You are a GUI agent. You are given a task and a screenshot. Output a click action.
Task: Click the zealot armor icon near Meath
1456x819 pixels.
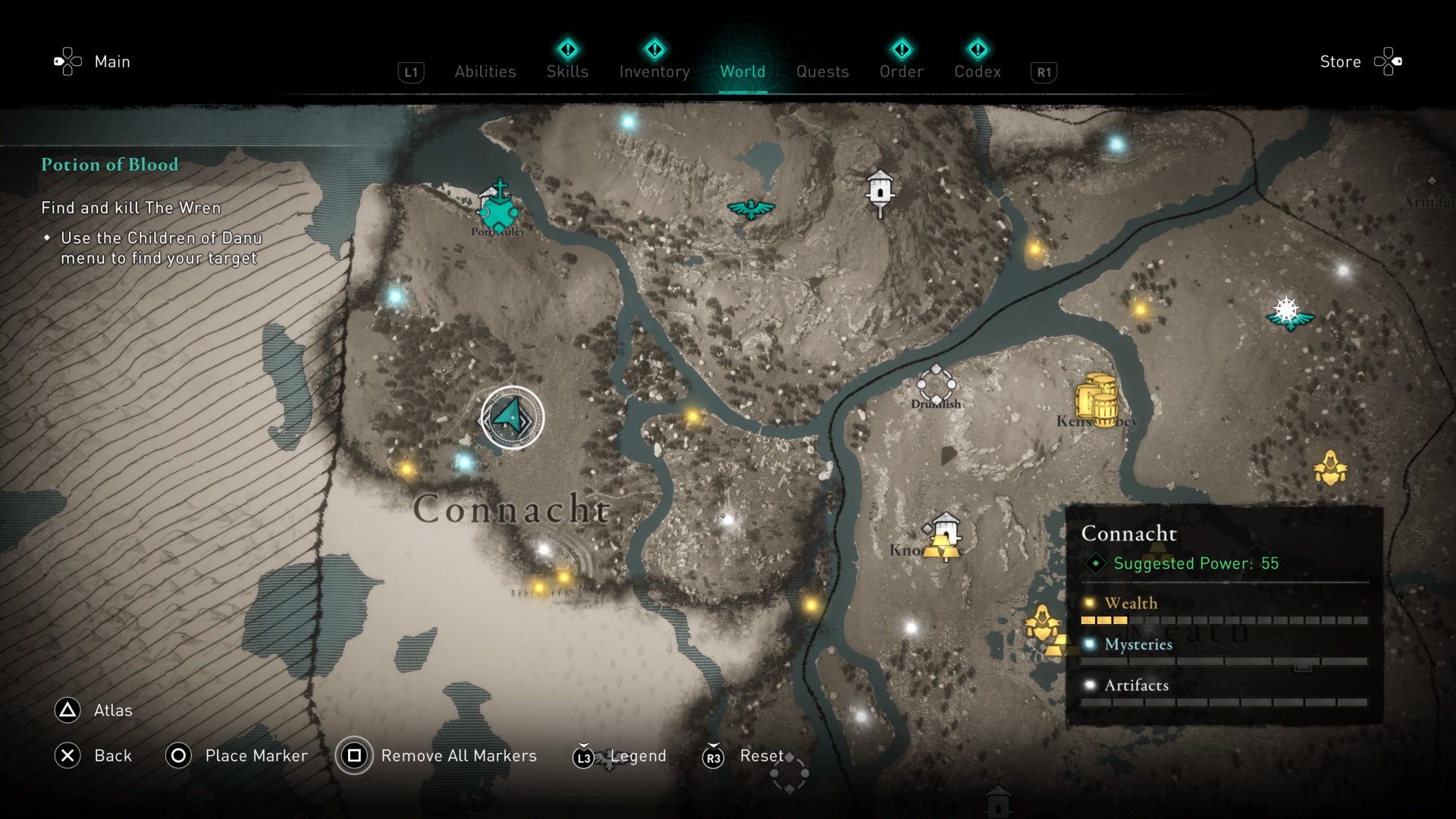pyautogui.click(x=1044, y=620)
